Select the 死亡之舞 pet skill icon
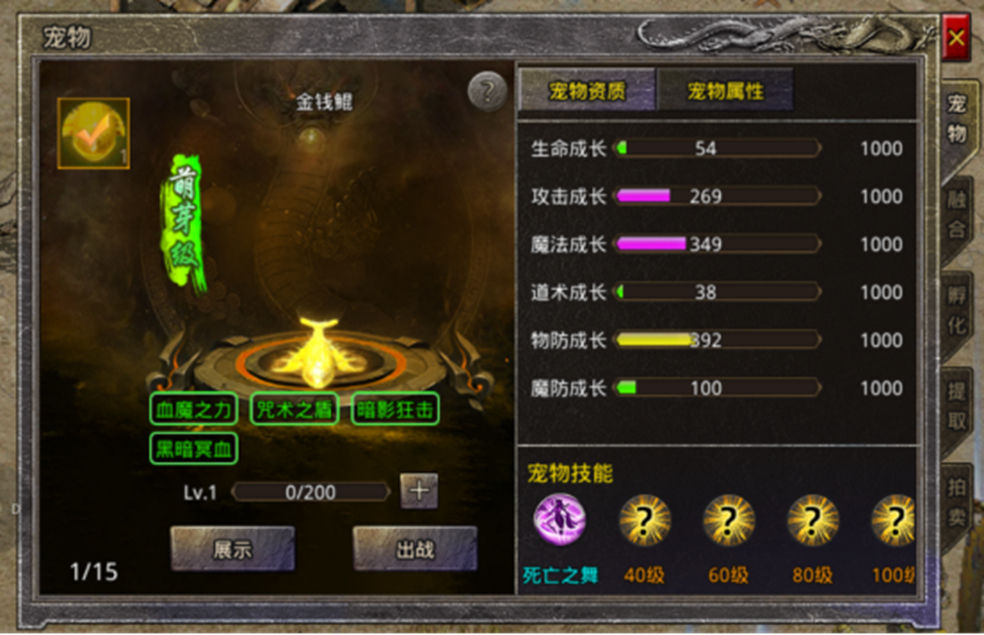Image resolution: width=984 pixels, height=635 pixels. 560,520
